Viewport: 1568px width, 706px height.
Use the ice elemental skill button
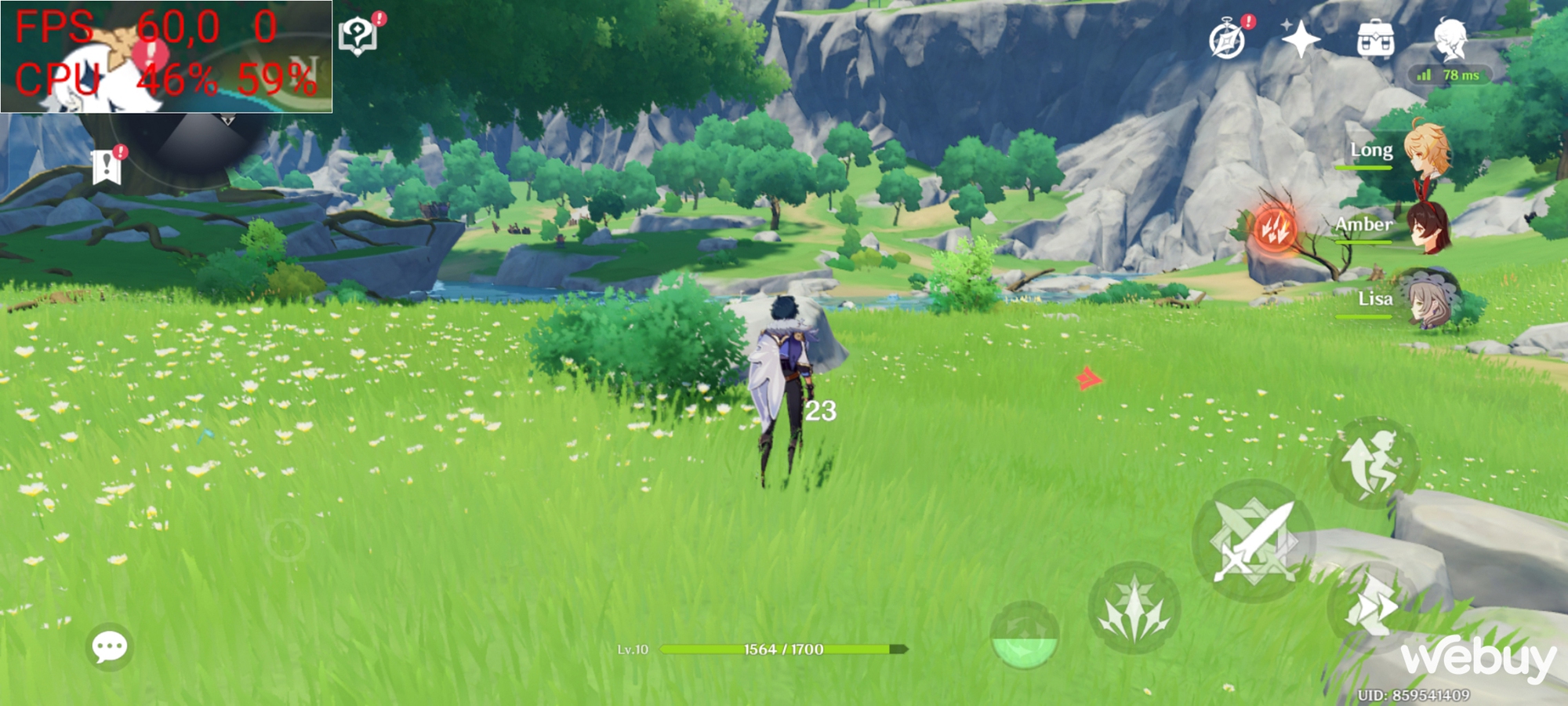pyautogui.click(x=1134, y=609)
